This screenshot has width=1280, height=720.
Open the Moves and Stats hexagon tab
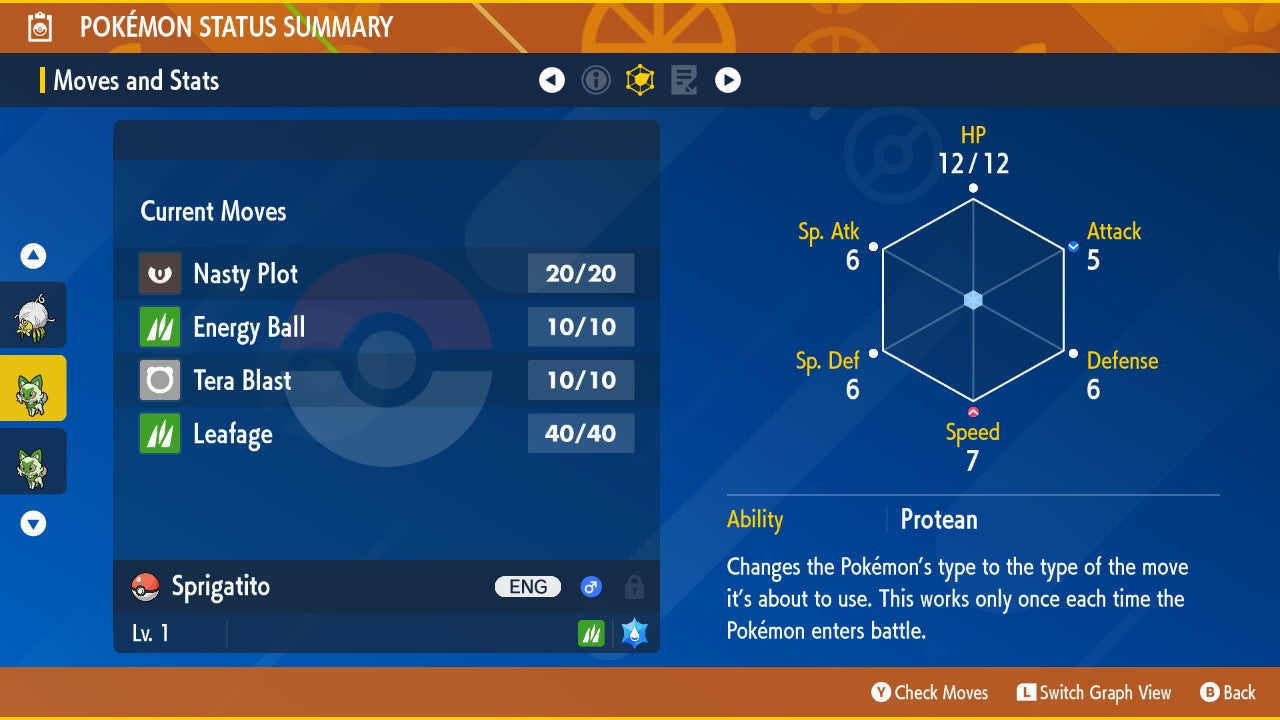point(640,80)
